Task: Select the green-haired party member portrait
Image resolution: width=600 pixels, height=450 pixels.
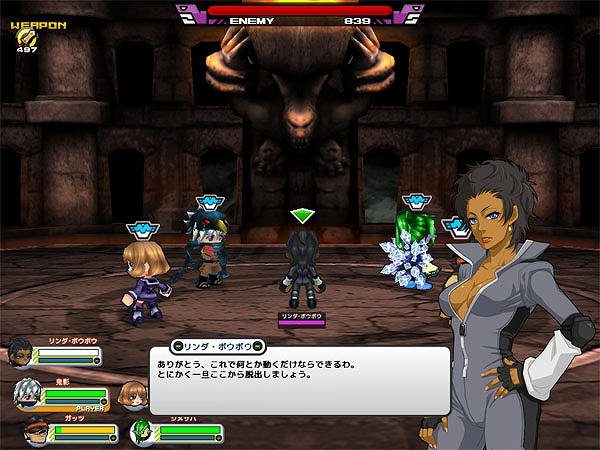Action: coord(143,433)
